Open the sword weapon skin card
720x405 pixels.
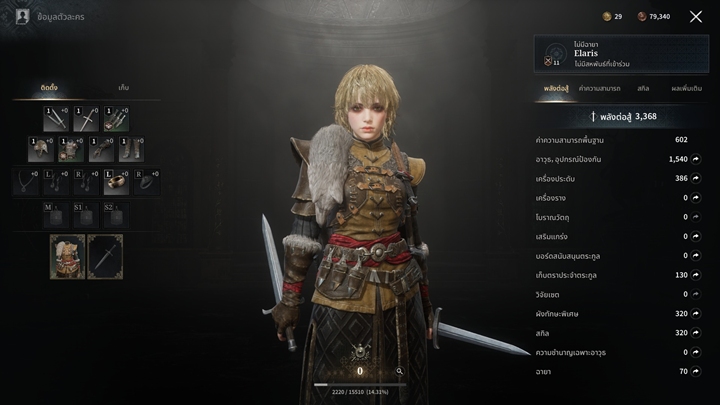(x=105, y=256)
